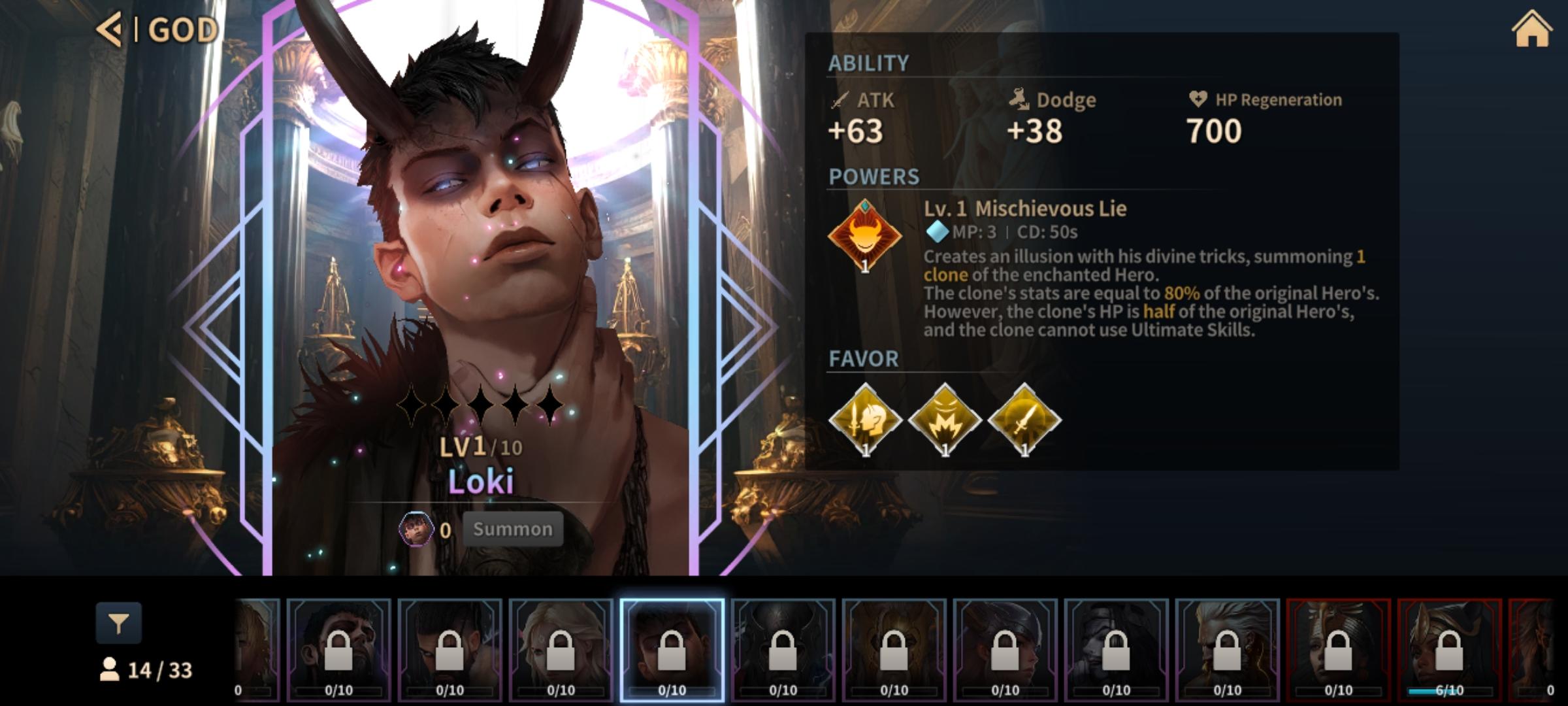
Task: Inspect the sword and helmet favor icon
Action: (x=865, y=420)
